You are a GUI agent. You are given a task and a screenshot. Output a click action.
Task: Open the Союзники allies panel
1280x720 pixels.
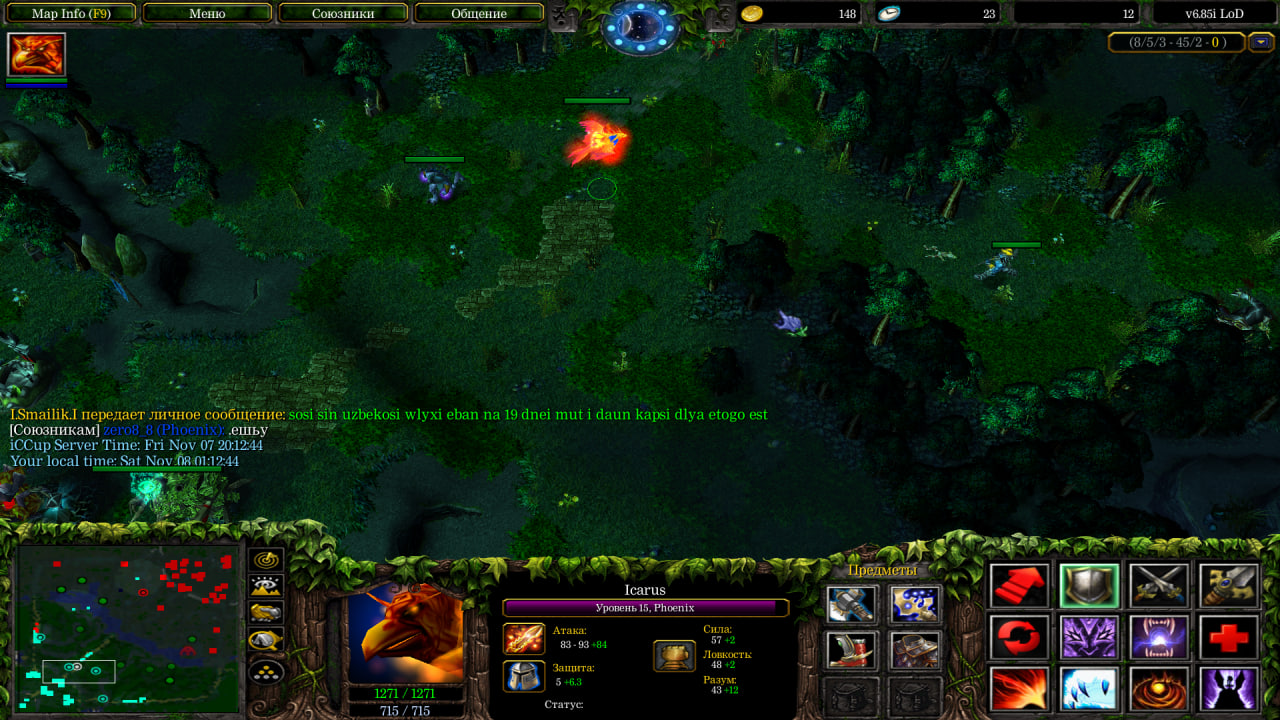tap(343, 14)
